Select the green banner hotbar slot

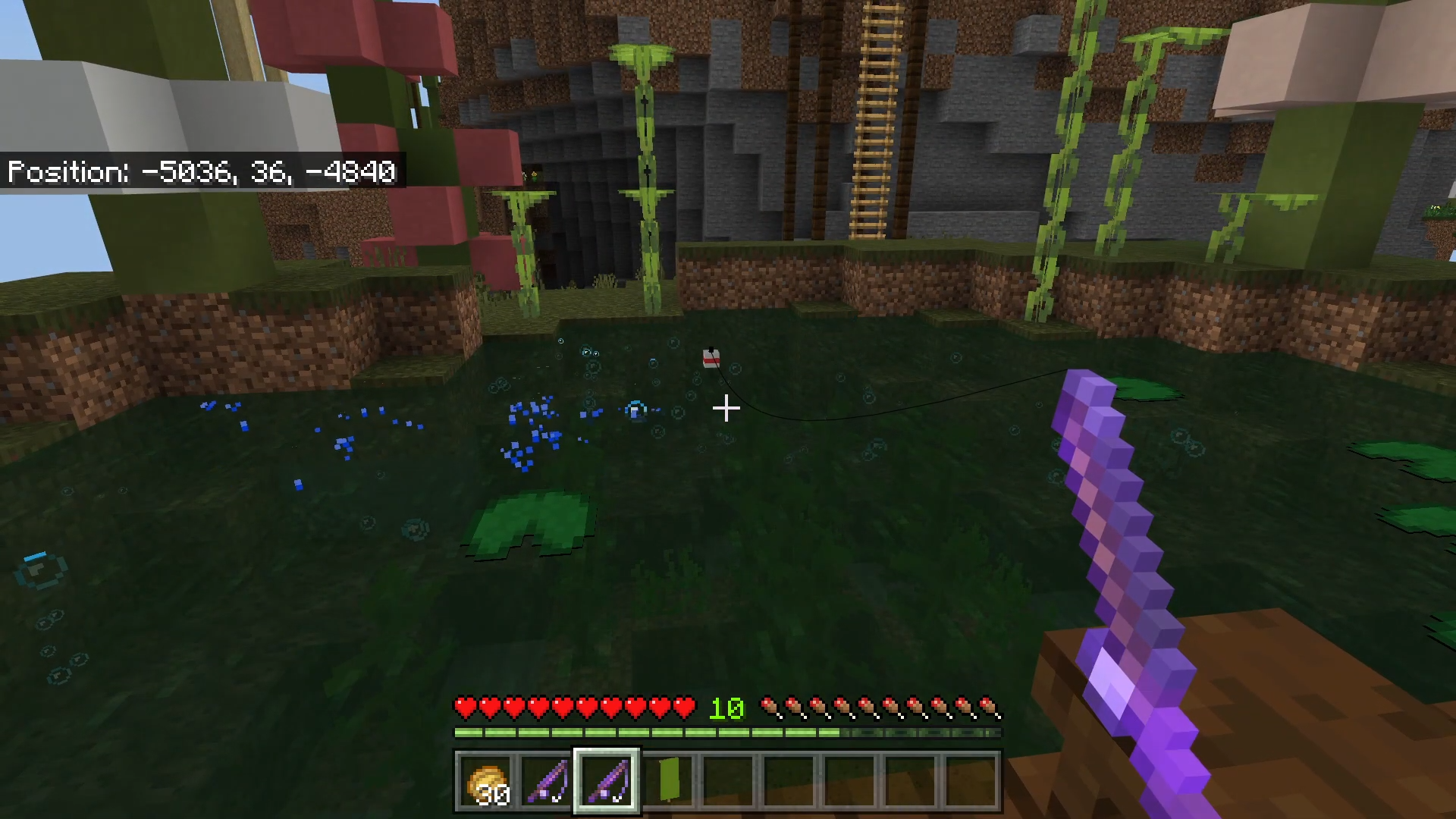tap(668, 781)
